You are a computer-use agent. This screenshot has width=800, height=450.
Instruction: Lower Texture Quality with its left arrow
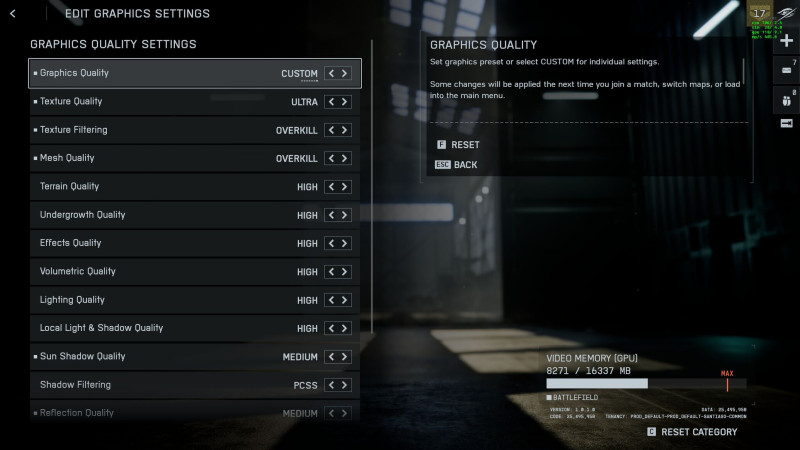[x=332, y=101]
